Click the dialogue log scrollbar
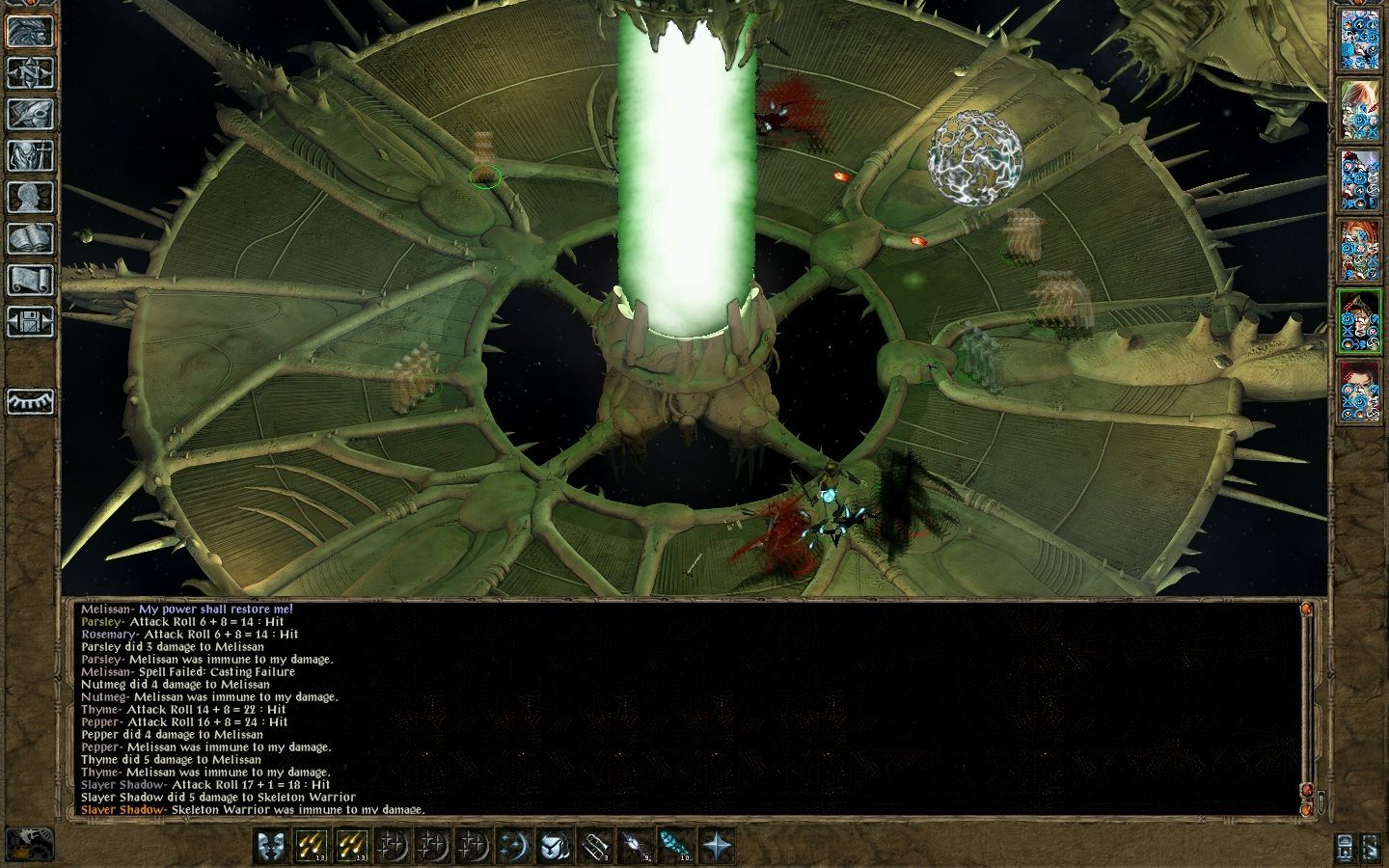Image resolution: width=1389 pixels, height=868 pixels. pos(1306,709)
